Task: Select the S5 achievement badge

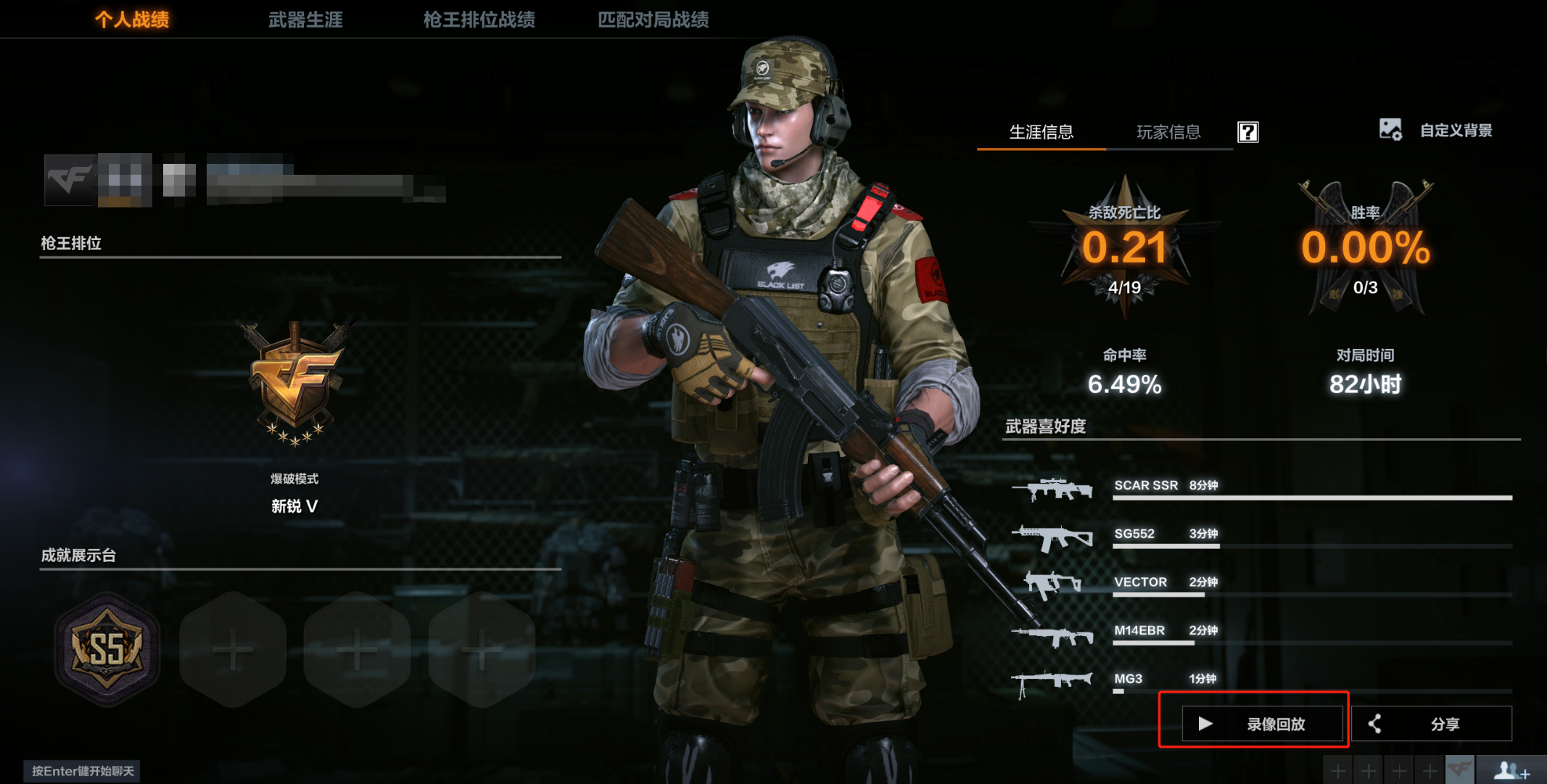Action: pos(107,649)
